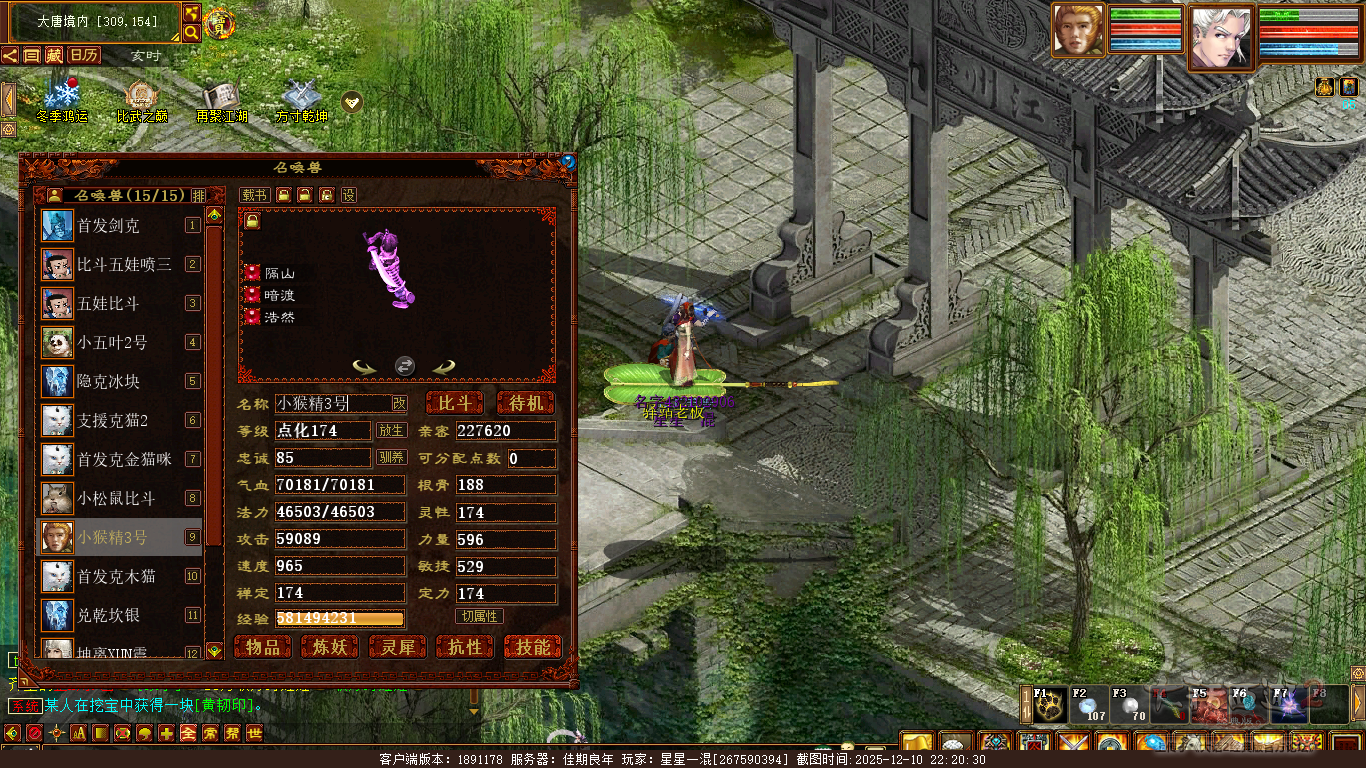The height and width of the screenshot is (768, 1366).
Task: Open the 冬季鸿运 snowflake event
Action: [62, 100]
